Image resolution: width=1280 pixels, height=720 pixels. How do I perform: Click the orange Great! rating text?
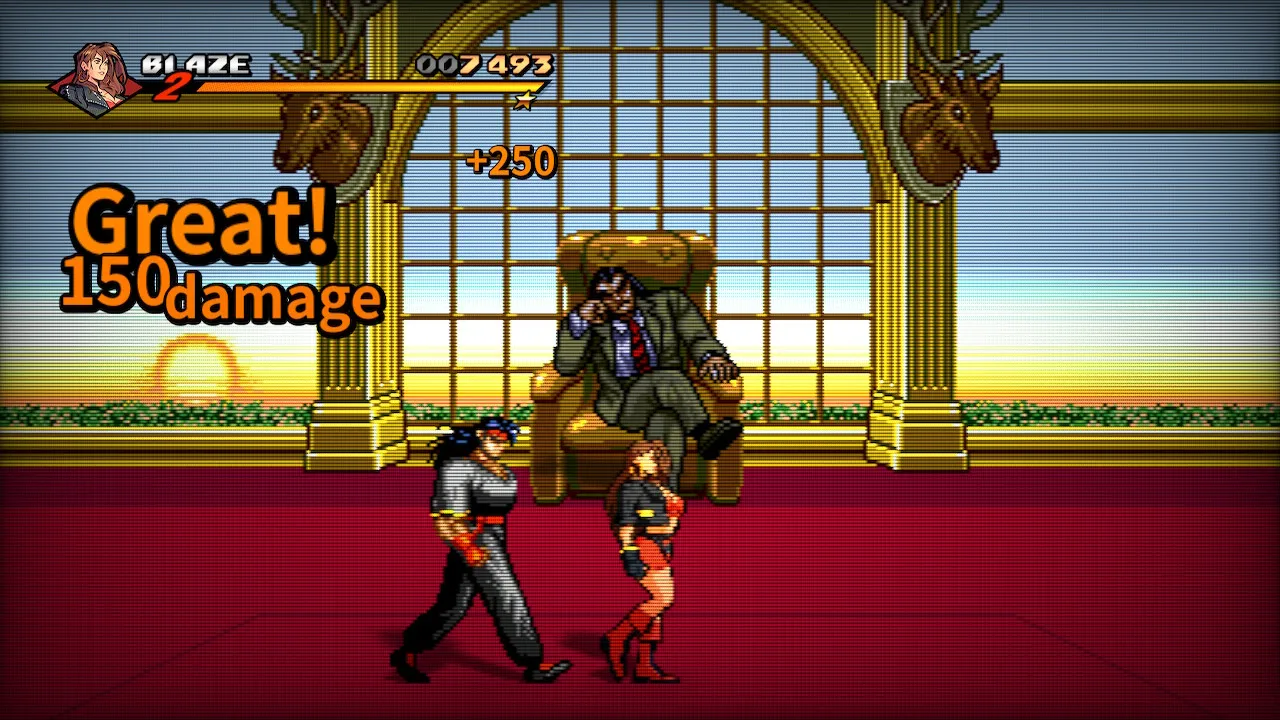(200, 225)
